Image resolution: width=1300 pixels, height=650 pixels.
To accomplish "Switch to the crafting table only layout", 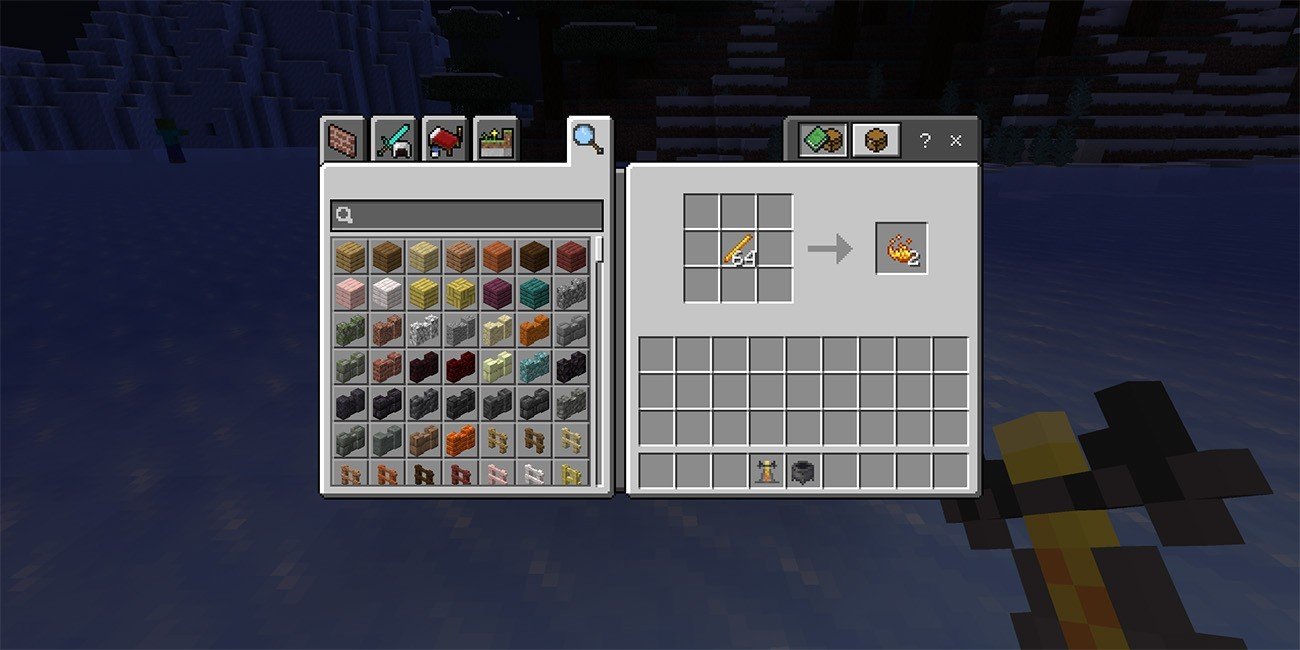I will click(x=875, y=141).
